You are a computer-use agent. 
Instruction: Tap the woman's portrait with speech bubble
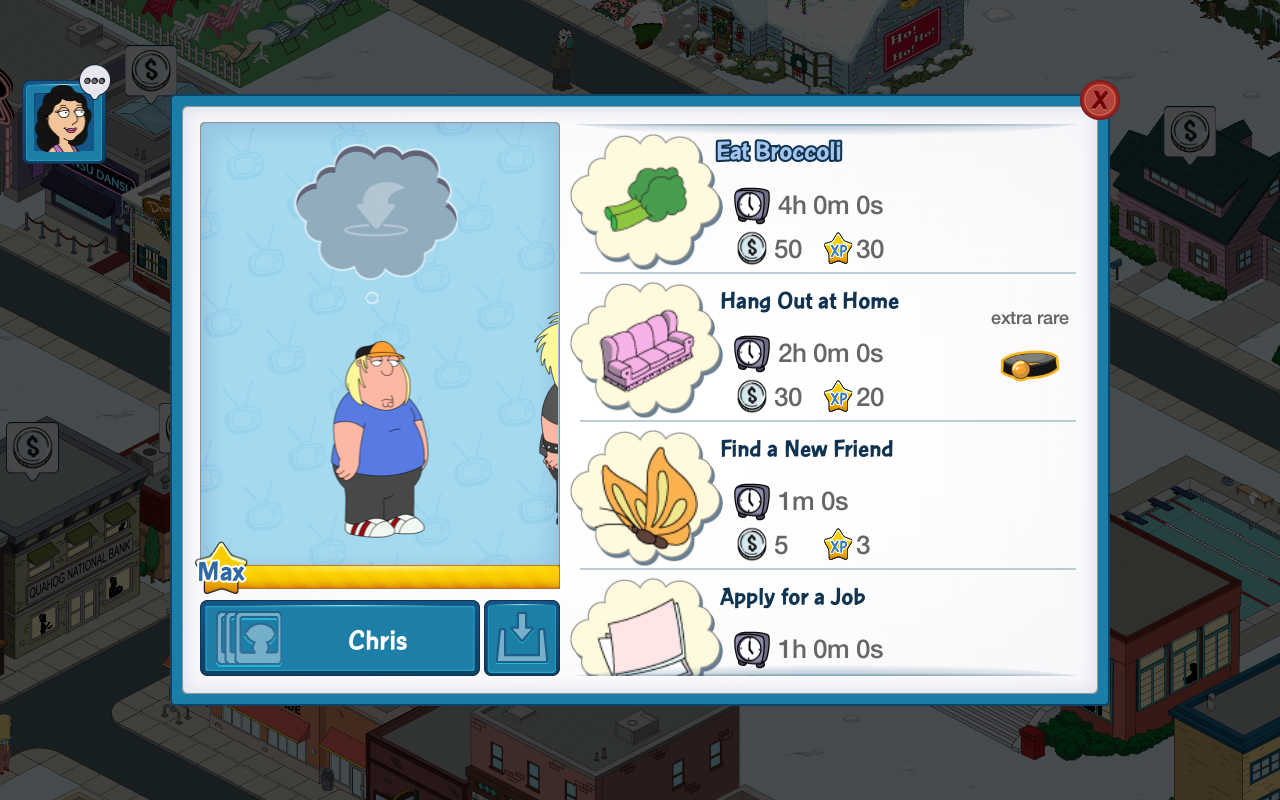(x=64, y=122)
